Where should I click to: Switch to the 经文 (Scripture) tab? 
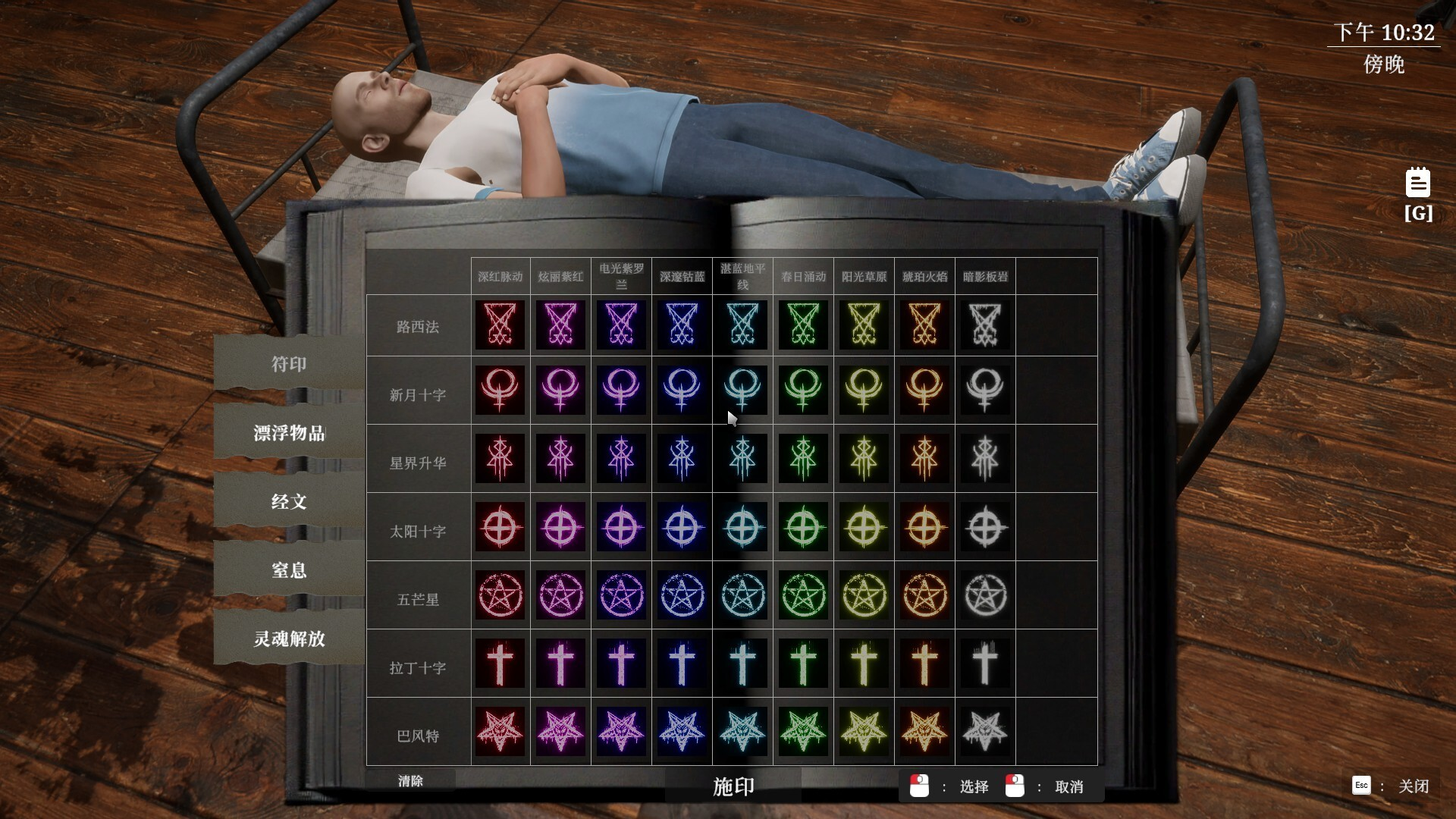click(x=287, y=501)
